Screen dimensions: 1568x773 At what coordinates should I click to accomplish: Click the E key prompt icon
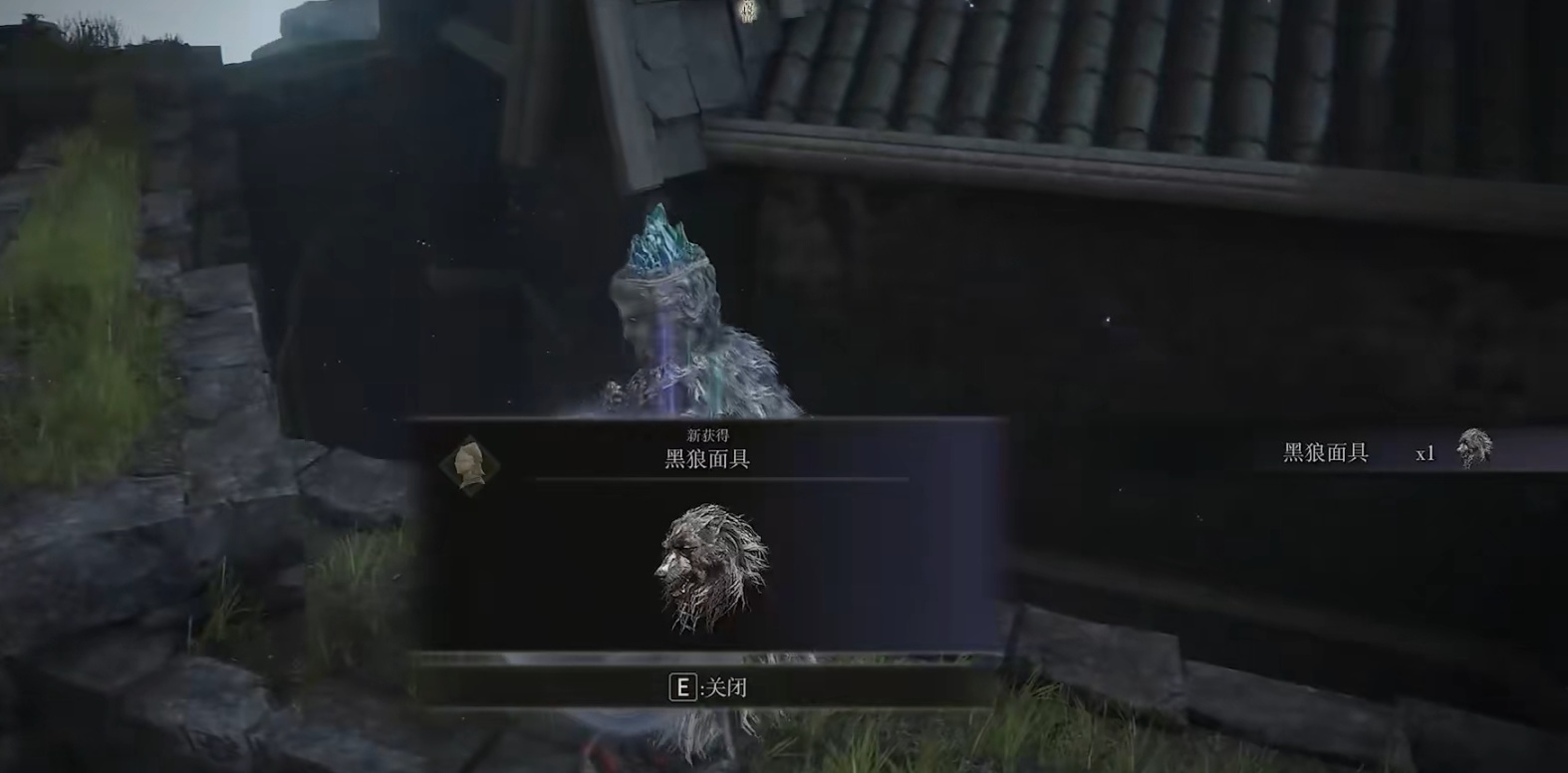[x=681, y=686]
